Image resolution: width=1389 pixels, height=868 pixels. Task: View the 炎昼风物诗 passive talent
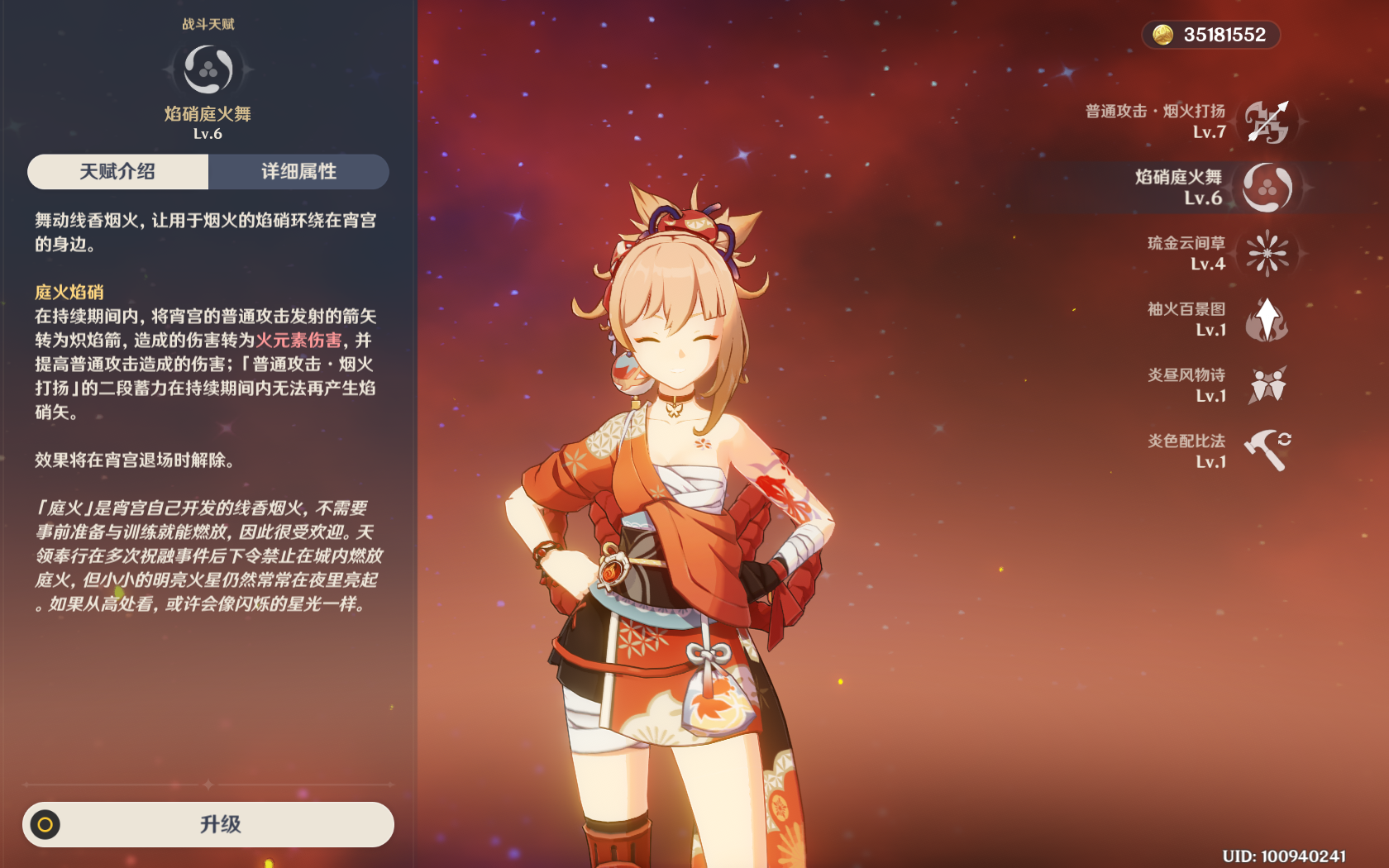coord(1267,385)
